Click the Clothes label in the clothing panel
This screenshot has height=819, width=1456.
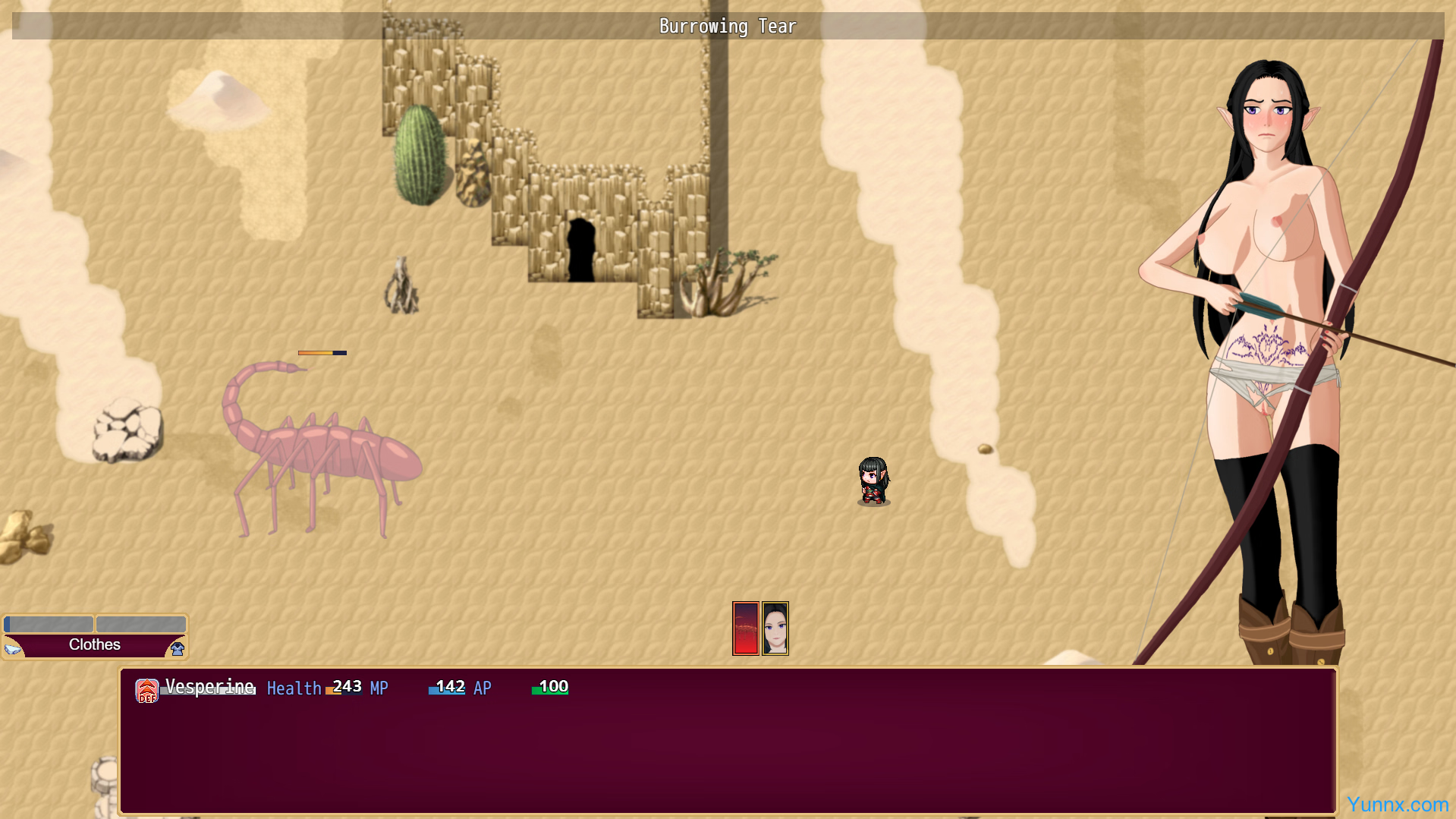95,644
